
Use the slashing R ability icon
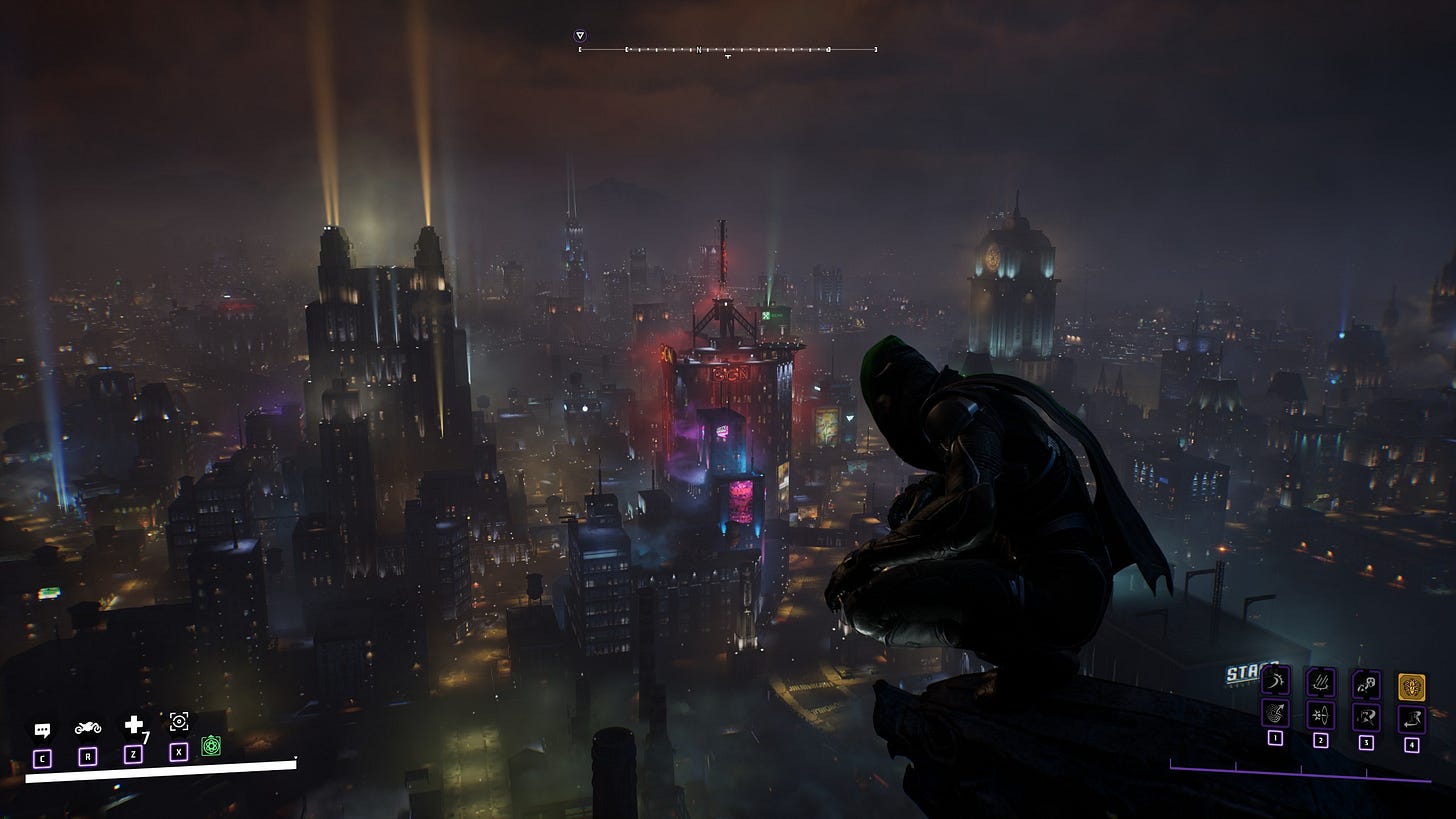[1366, 717]
